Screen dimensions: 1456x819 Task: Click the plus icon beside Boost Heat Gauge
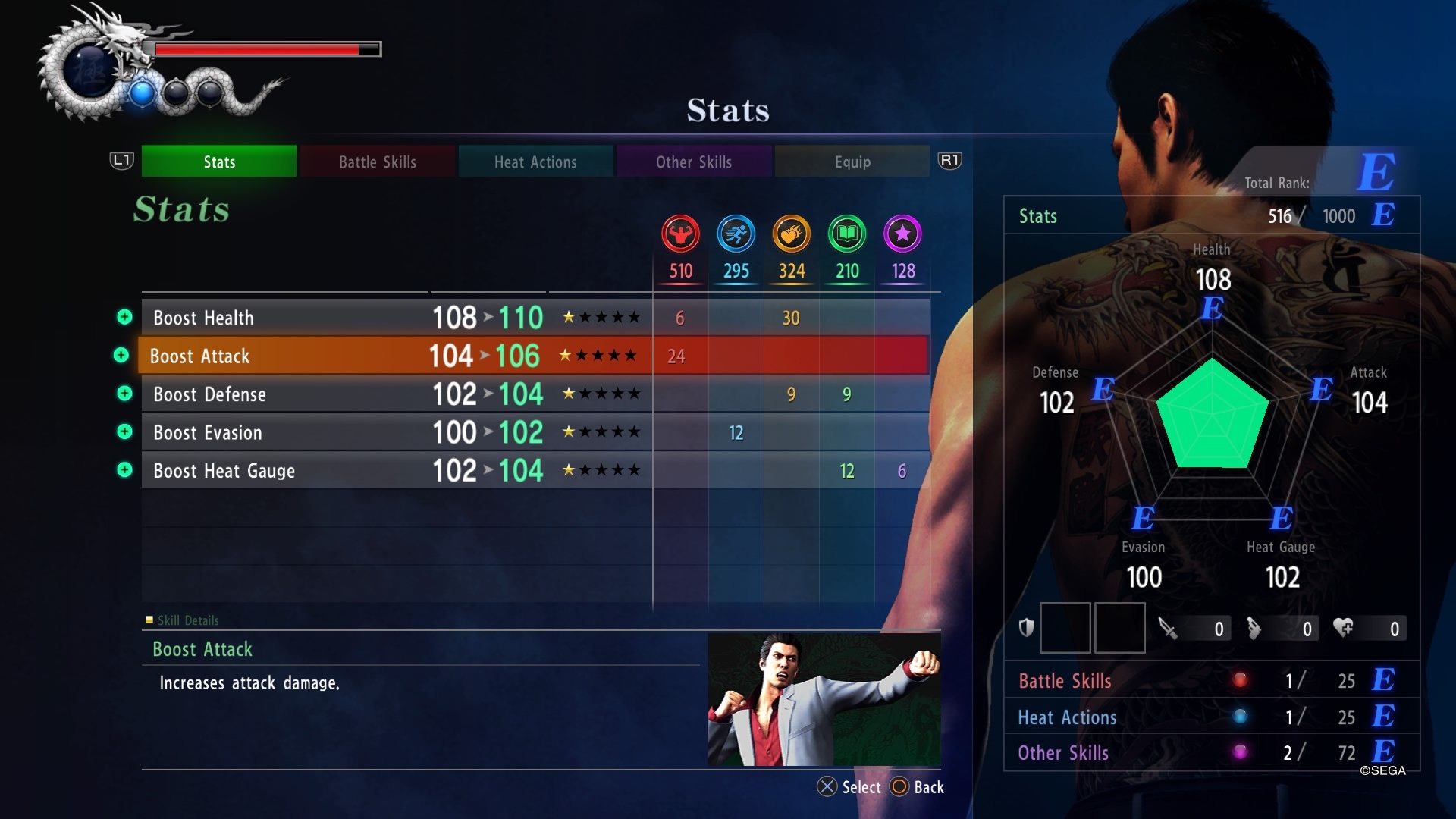tap(124, 470)
